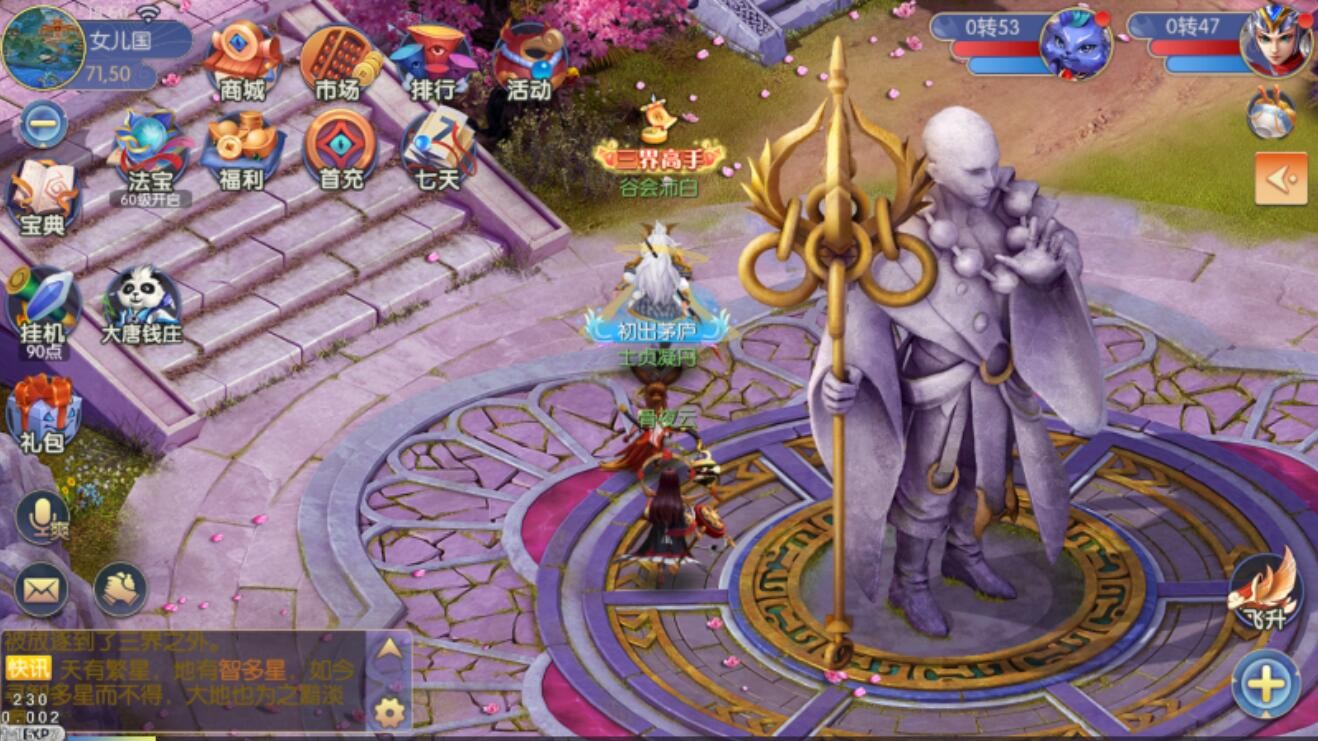This screenshot has height=741, width=1318.
Task: Collapse the top menu with minus button
Action: 43,124
